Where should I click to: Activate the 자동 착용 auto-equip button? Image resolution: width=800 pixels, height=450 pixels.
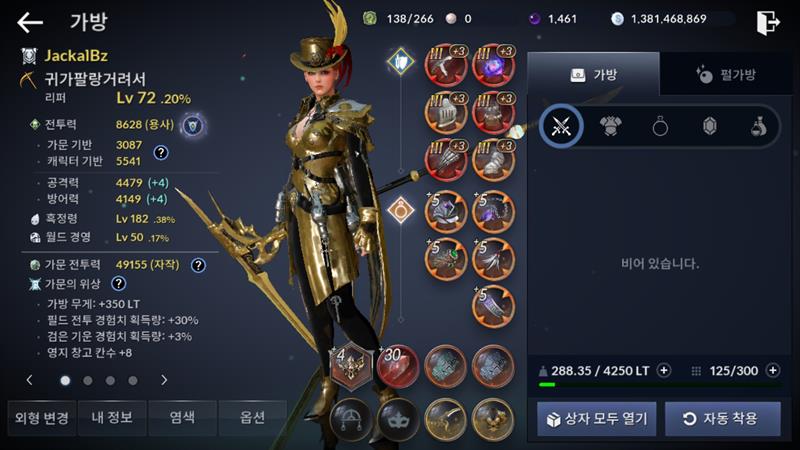tap(722, 418)
